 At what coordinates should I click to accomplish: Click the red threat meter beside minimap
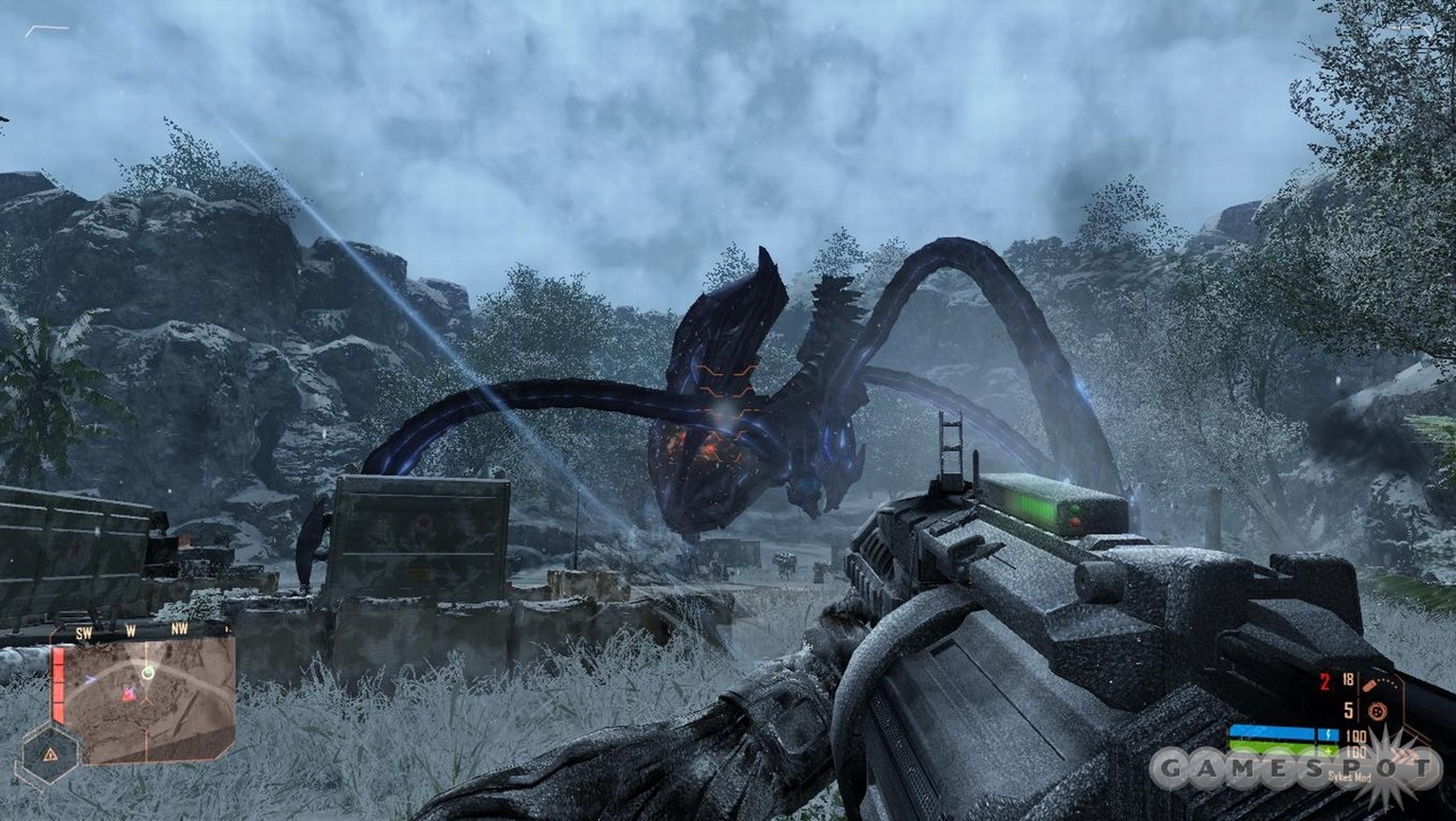coord(57,684)
